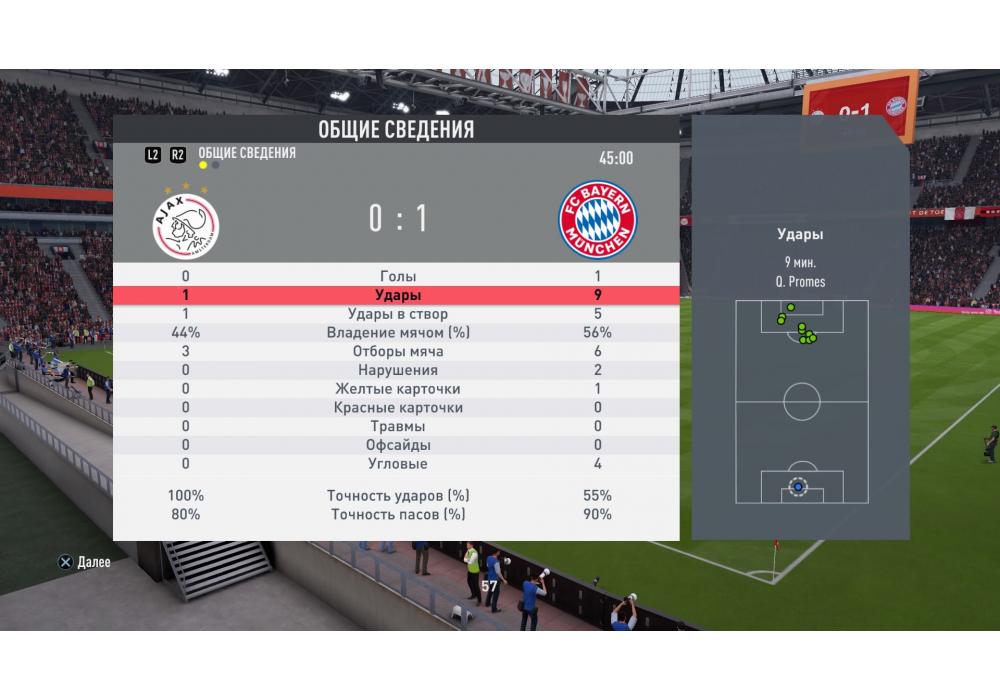
Task: Select the Отборы мяча row
Action: pos(397,352)
